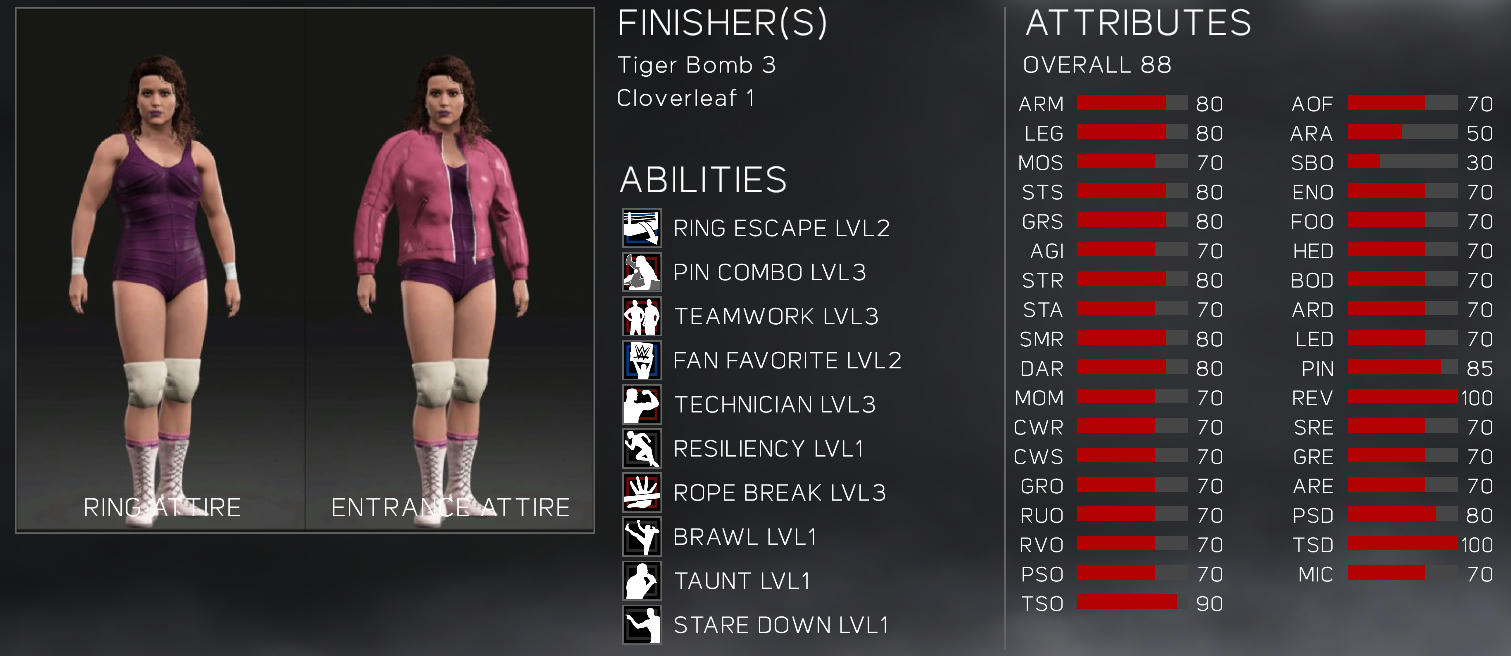1511x656 pixels.
Task: Select the Ring Attire preview
Action: coord(161,270)
